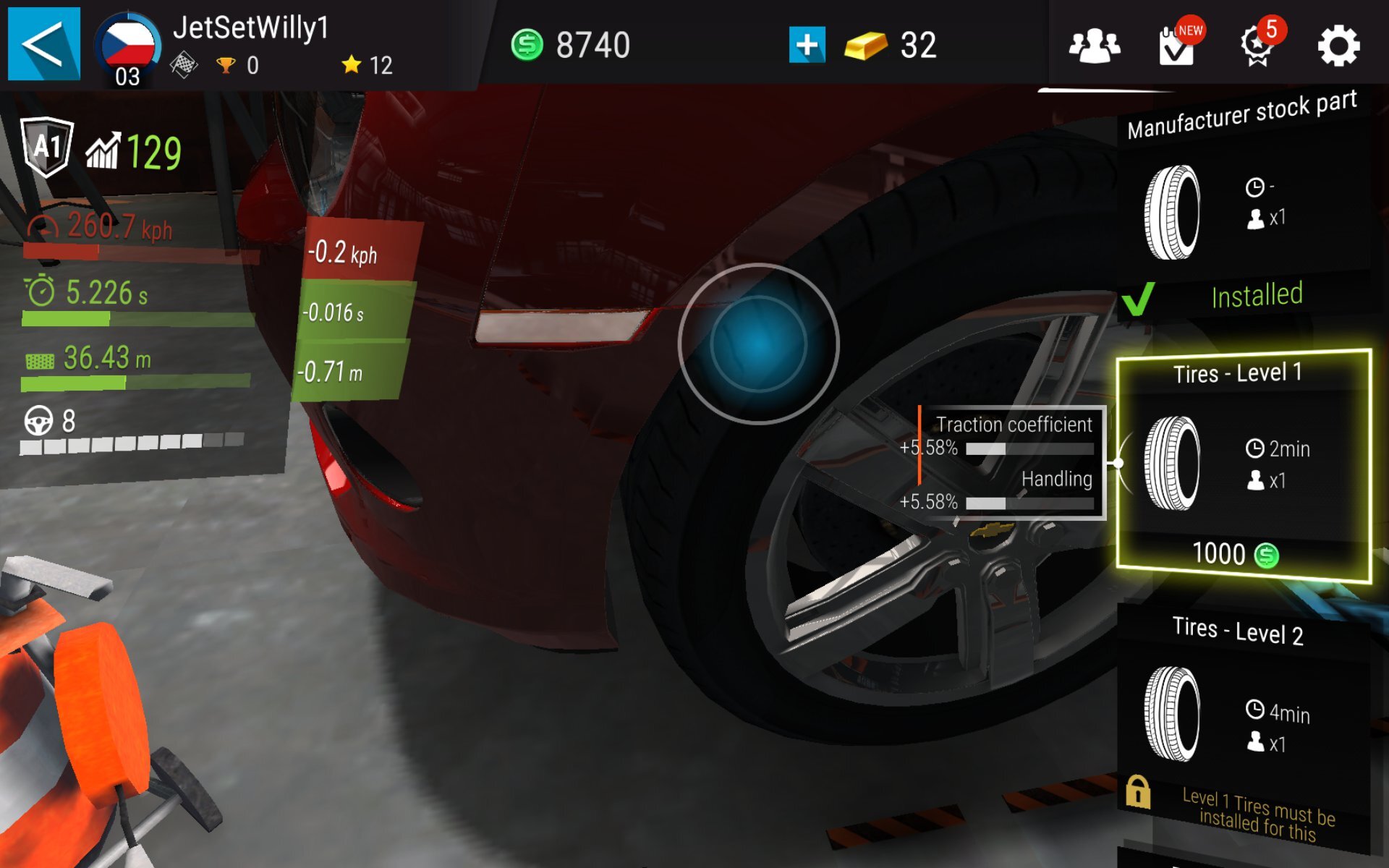Tap the blue circular tire hotspot
1389x868 pixels.
[758, 344]
